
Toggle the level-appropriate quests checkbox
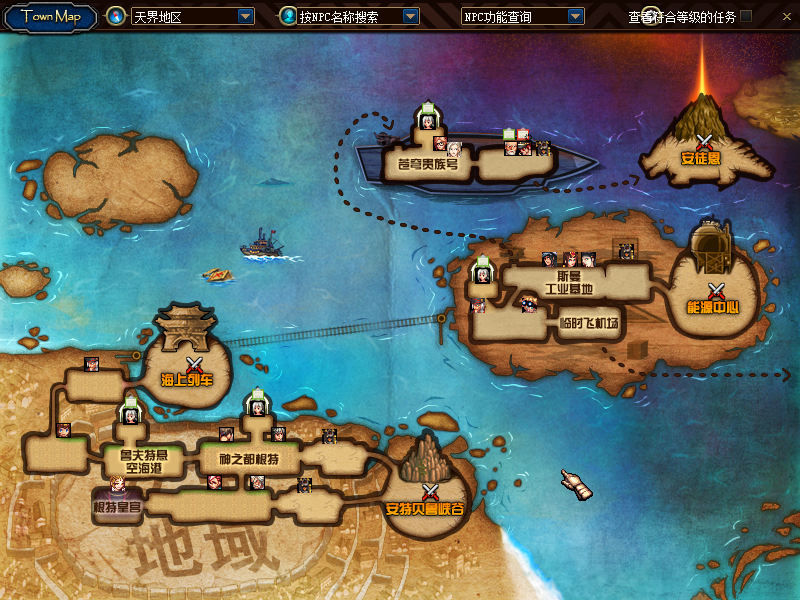[x=746, y=16]
